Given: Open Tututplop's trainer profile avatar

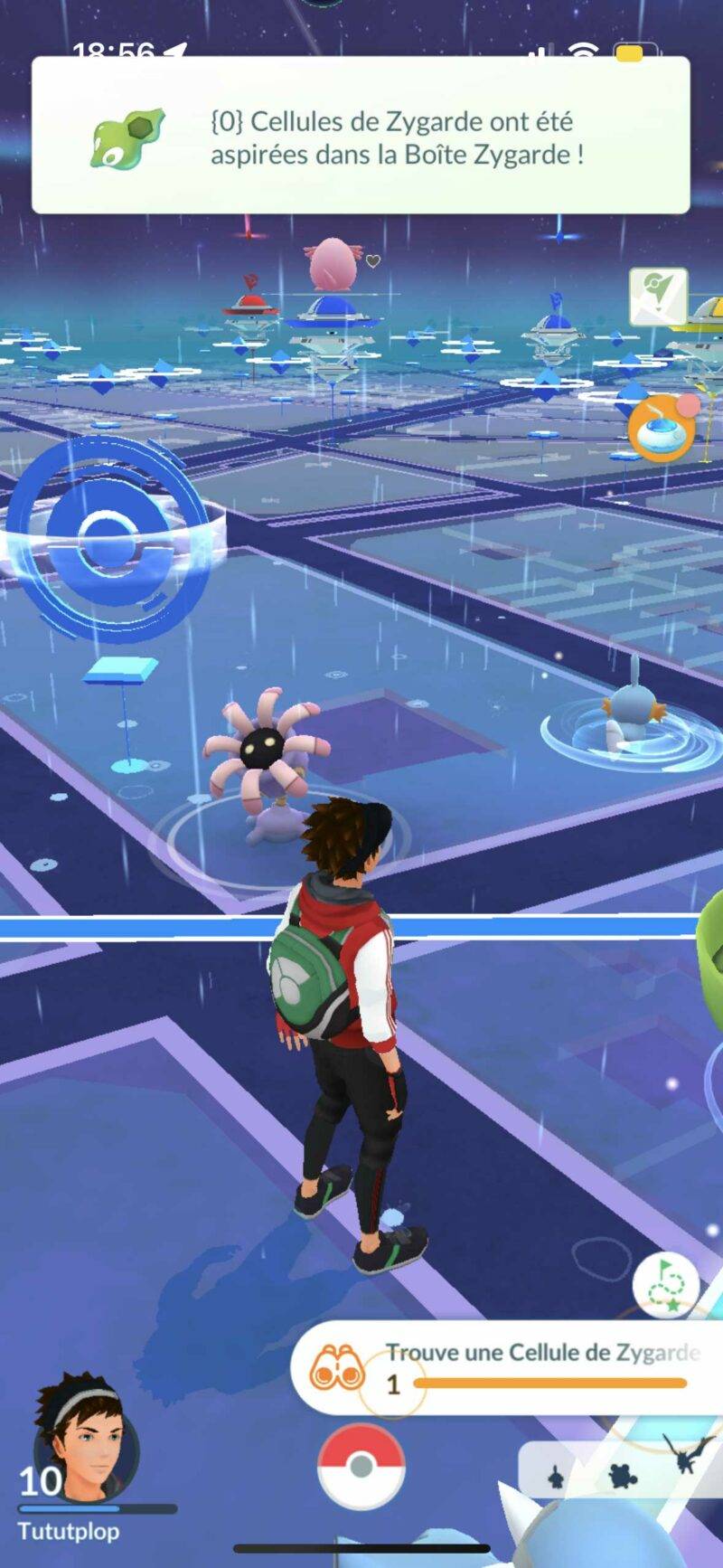Looking at the screenshot, I should point(86,1439).
